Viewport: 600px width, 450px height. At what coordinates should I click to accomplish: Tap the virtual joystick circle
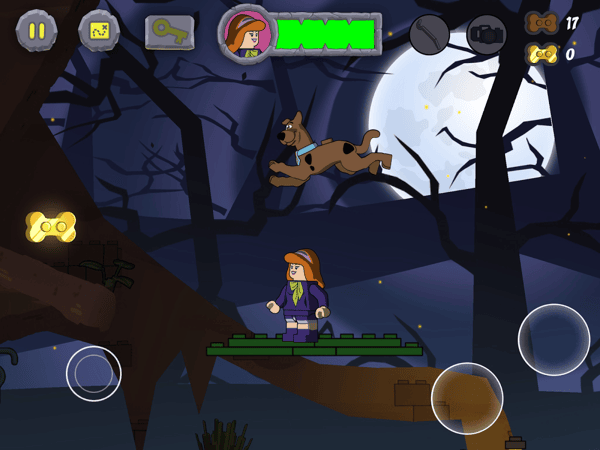coord(94,373)
